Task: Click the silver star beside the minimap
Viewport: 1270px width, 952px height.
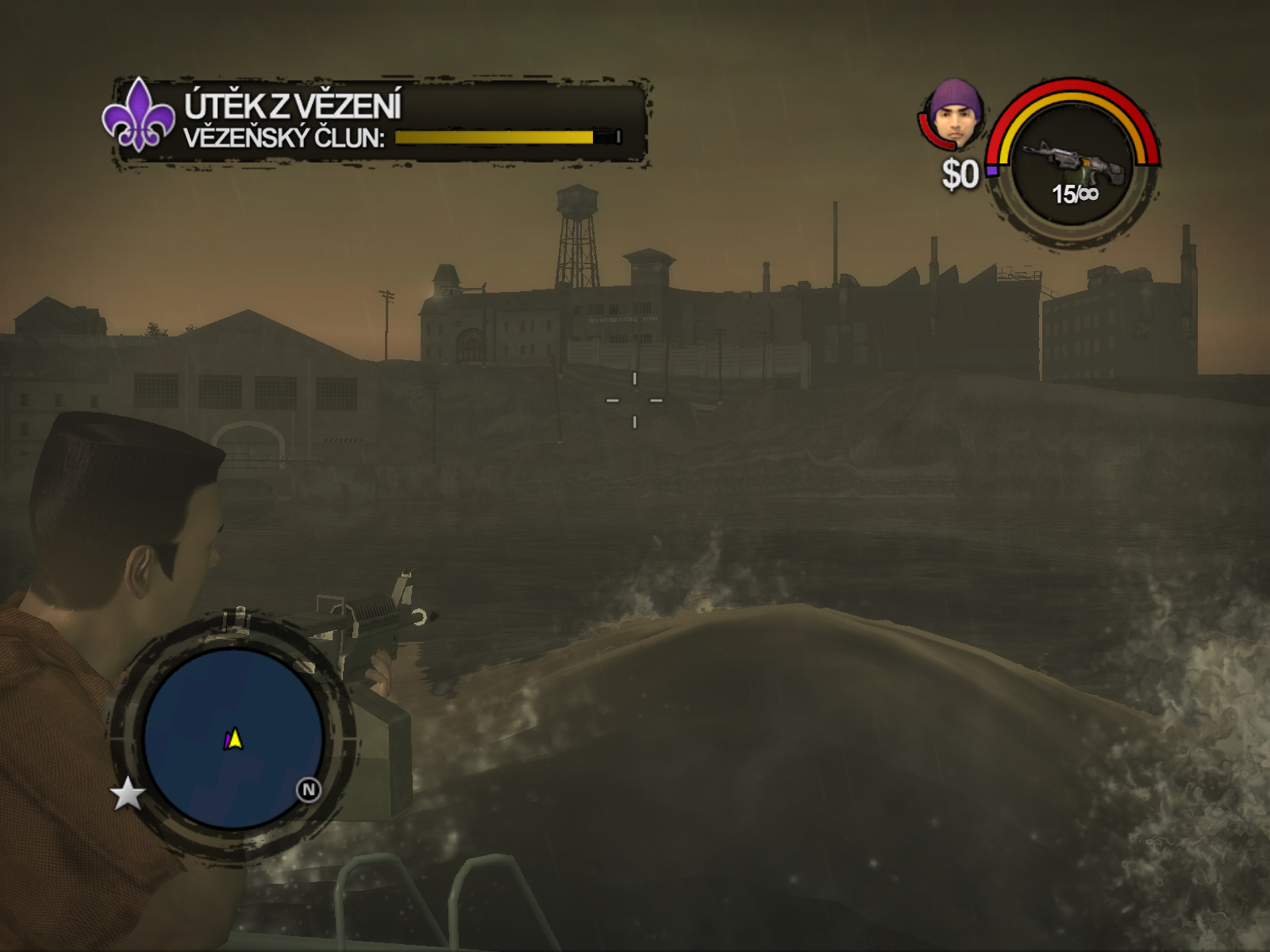Action: click(x=127, y=793)
